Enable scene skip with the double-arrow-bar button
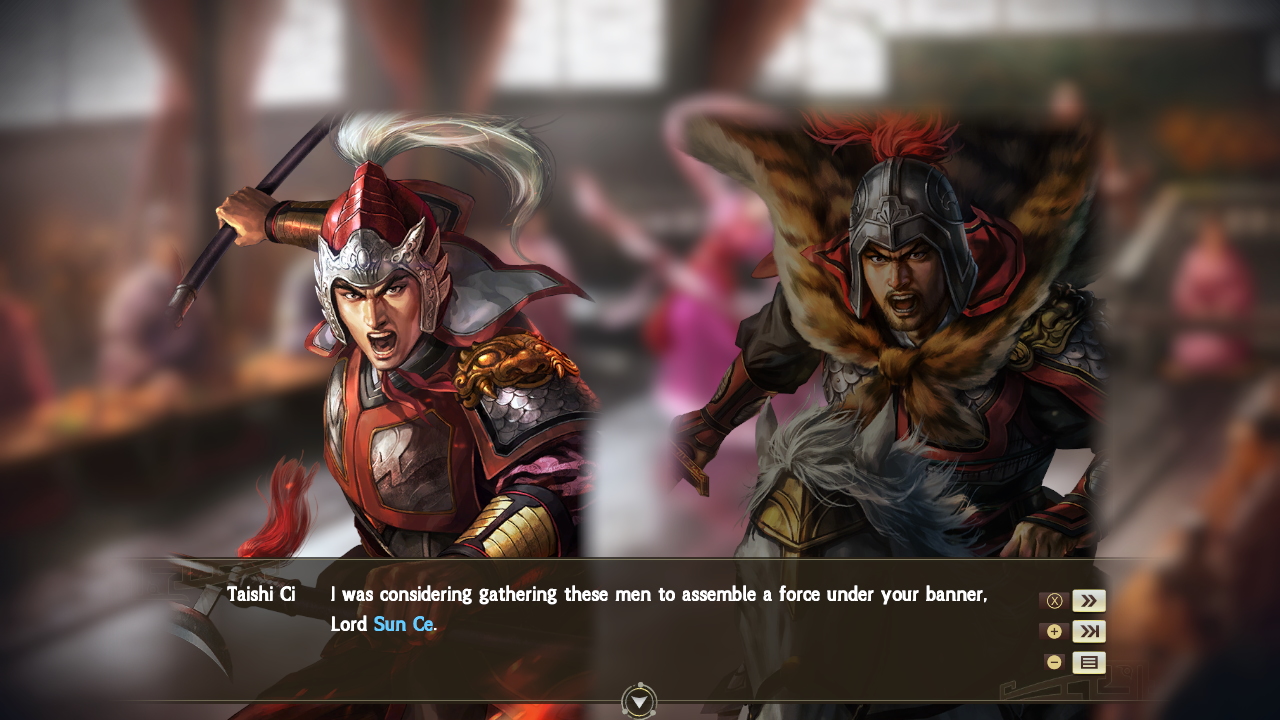 point(1089,631)
